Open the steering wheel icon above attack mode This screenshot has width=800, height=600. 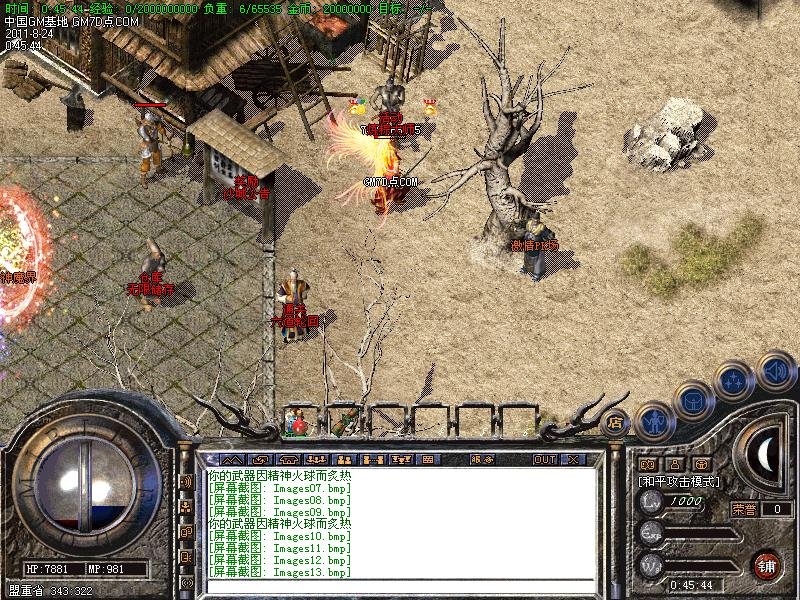pyautogui.click(x=701, y=464)
